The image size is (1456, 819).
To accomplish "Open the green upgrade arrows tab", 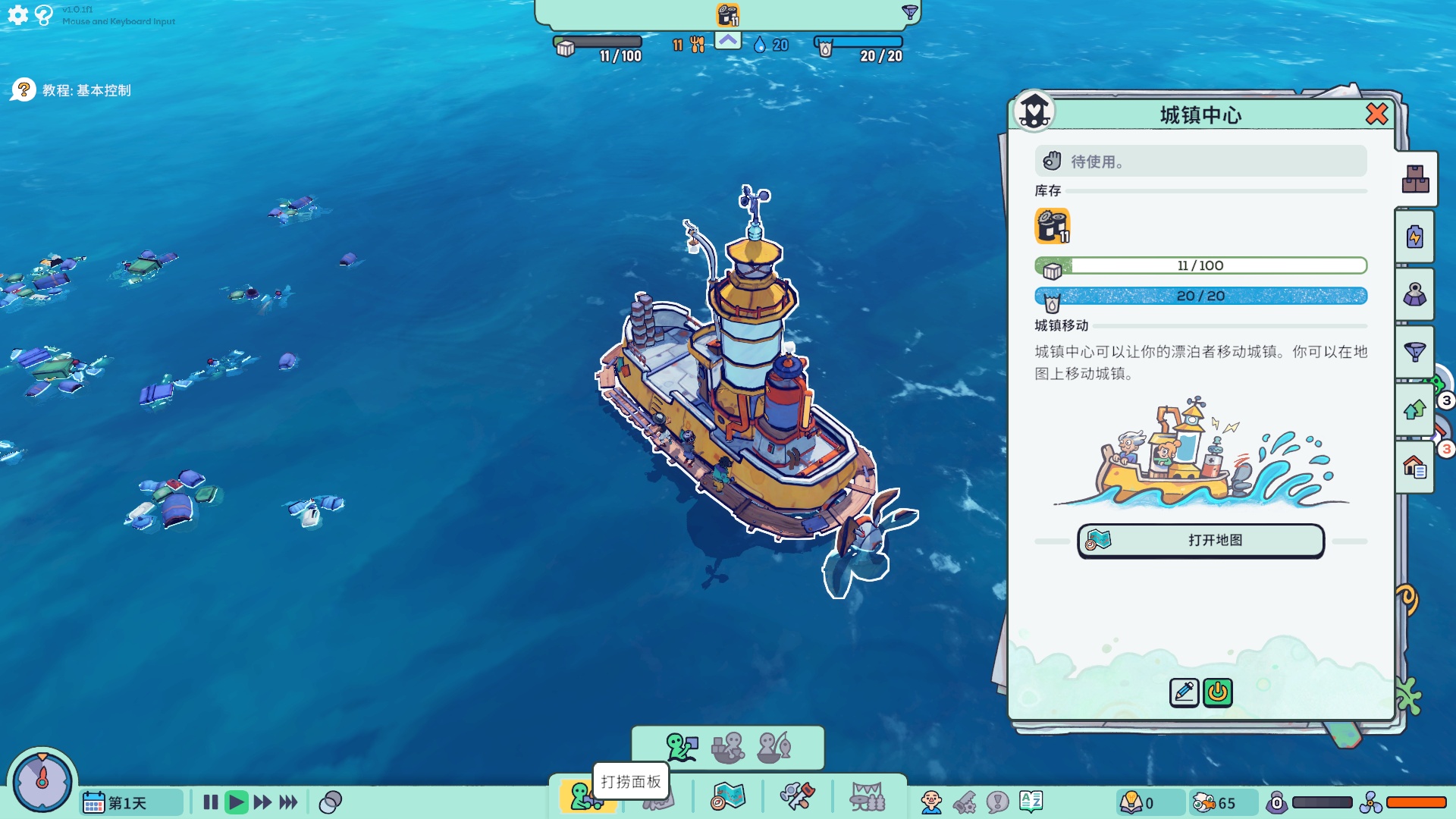I will (x=1415, y=410).
